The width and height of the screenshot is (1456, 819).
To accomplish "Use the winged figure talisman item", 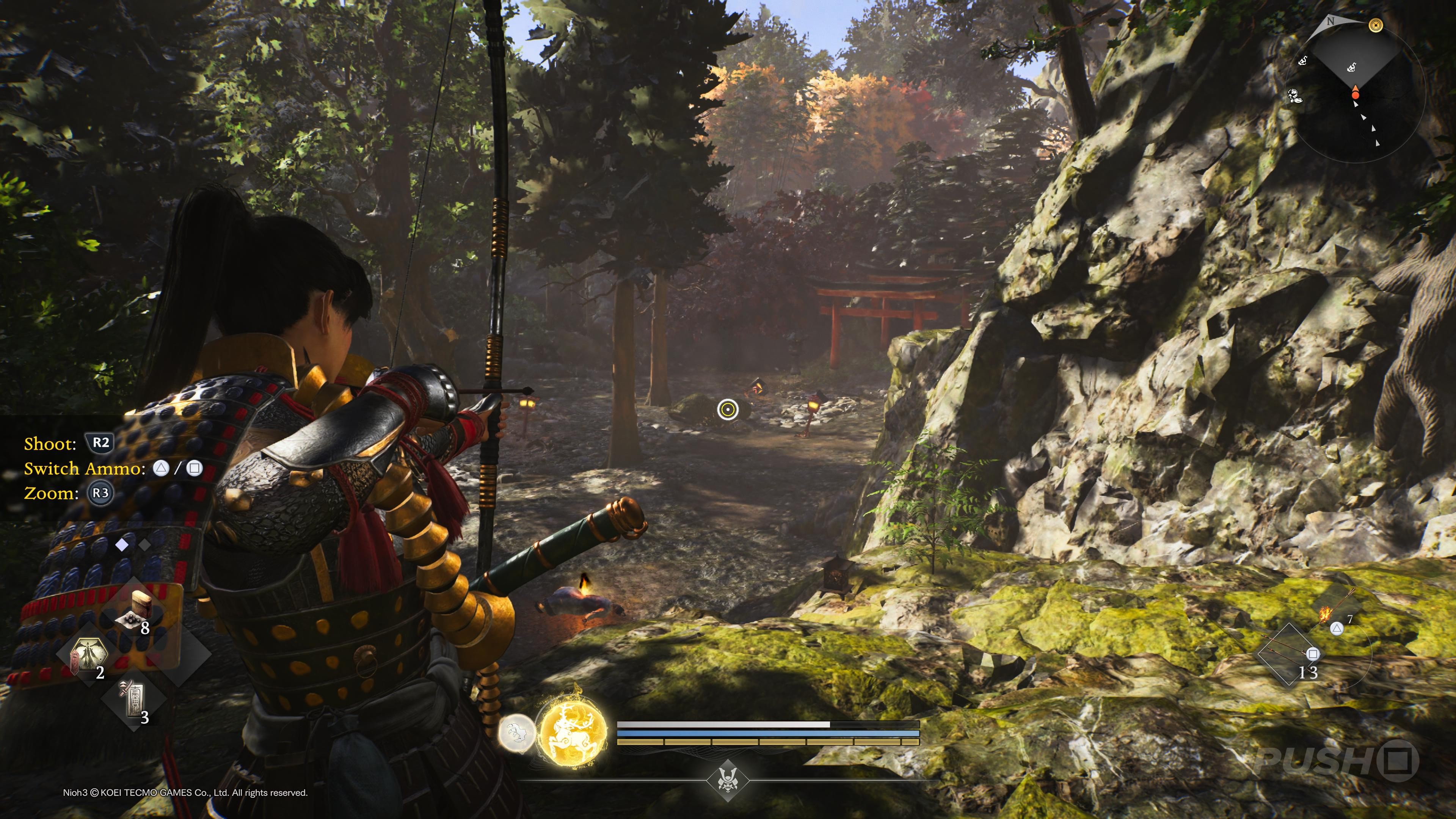I will 89,656.
